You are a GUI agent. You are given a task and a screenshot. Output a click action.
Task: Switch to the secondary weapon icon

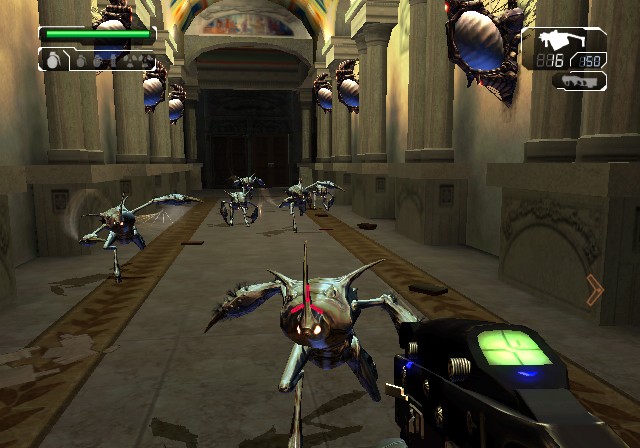578,80
